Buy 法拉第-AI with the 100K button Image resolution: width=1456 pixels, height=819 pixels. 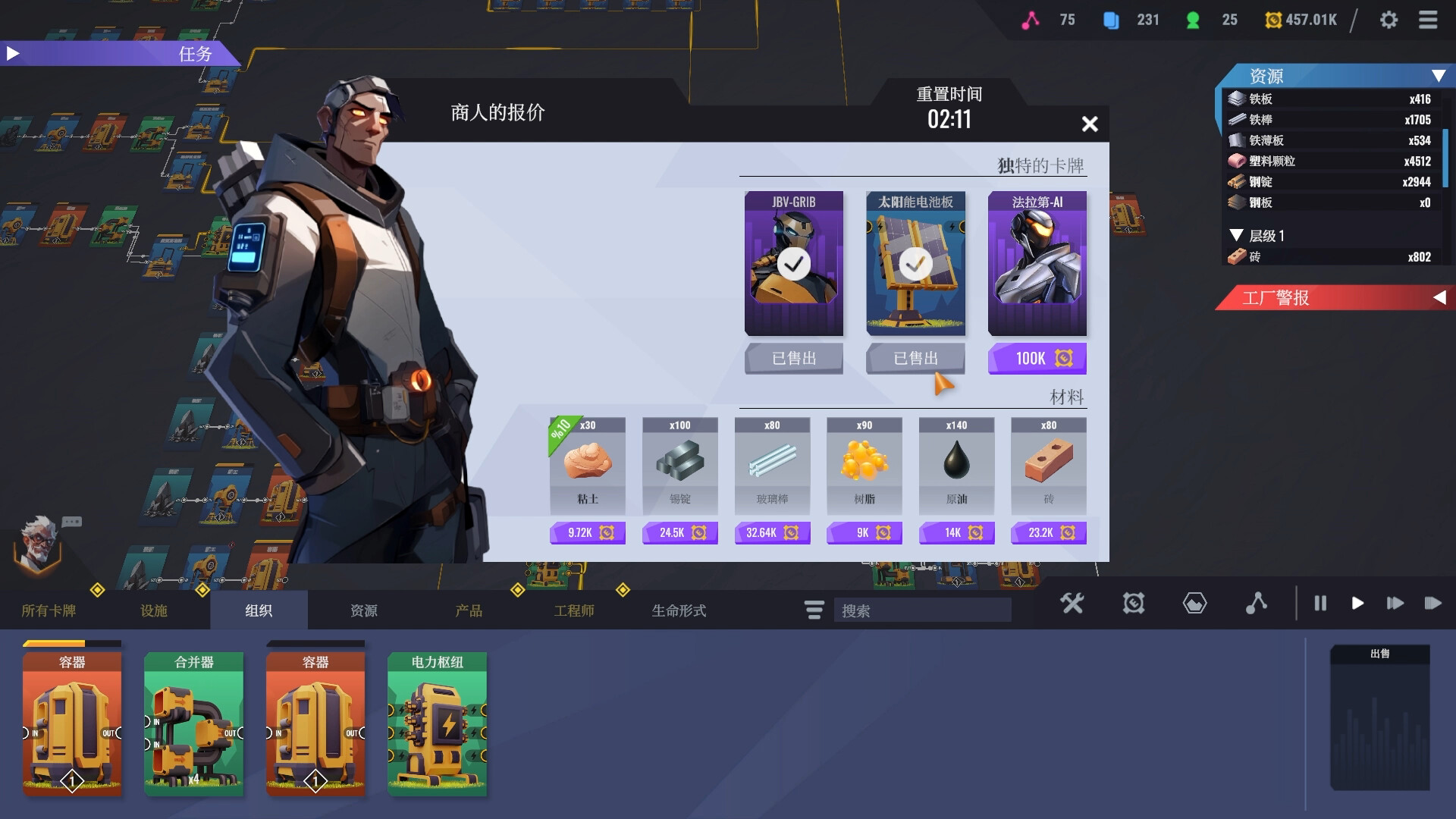coord(1037,358)
